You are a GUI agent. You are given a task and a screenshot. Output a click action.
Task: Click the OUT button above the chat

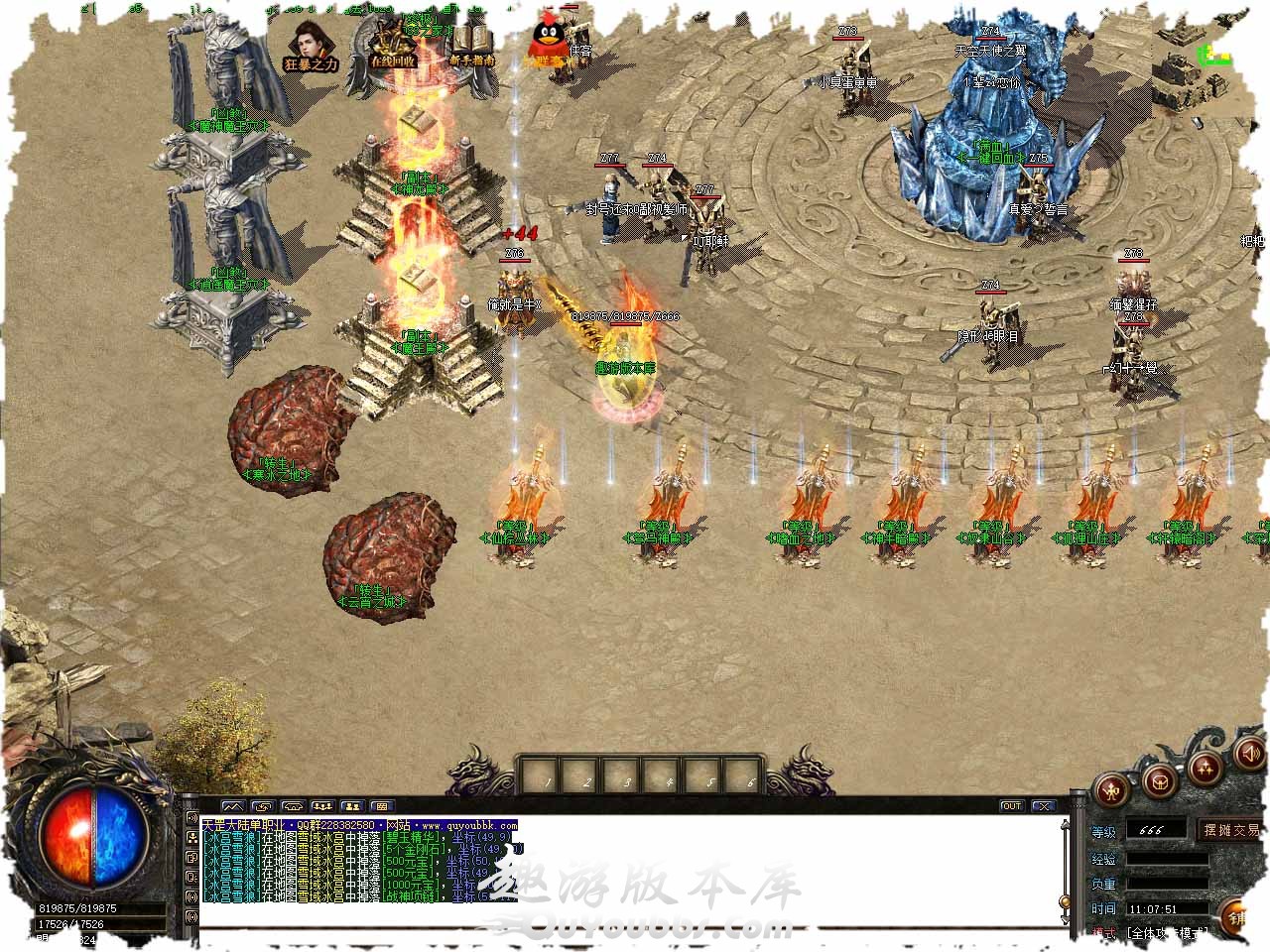[x=1011, y=806]
